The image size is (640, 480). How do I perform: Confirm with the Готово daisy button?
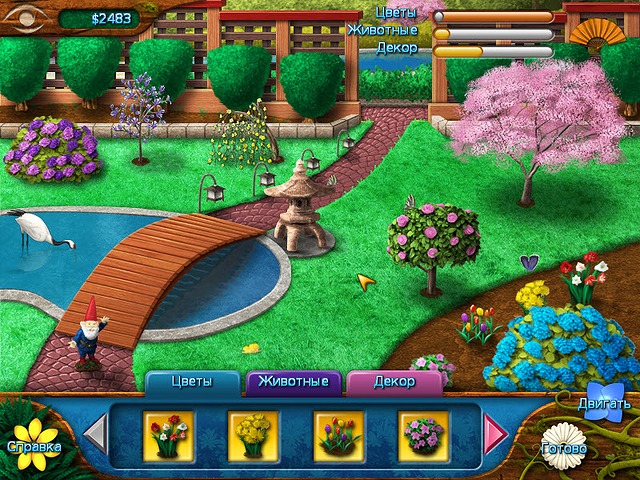(x=564, y=447)
